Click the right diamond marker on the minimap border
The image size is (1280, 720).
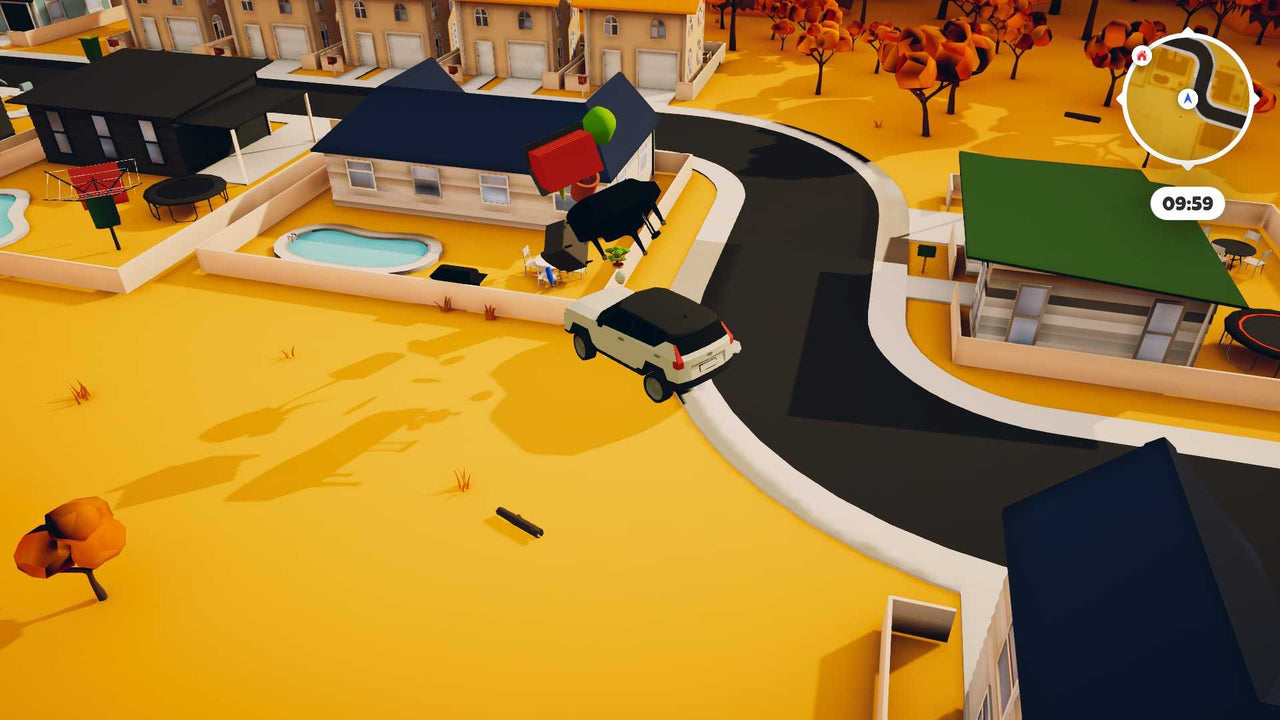1258,100
